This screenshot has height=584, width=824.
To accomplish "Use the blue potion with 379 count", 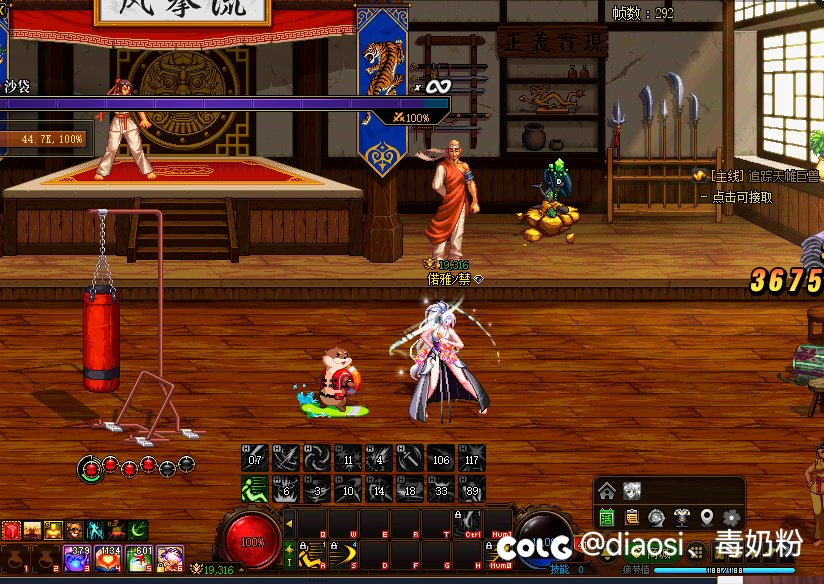I will [78, 558].
